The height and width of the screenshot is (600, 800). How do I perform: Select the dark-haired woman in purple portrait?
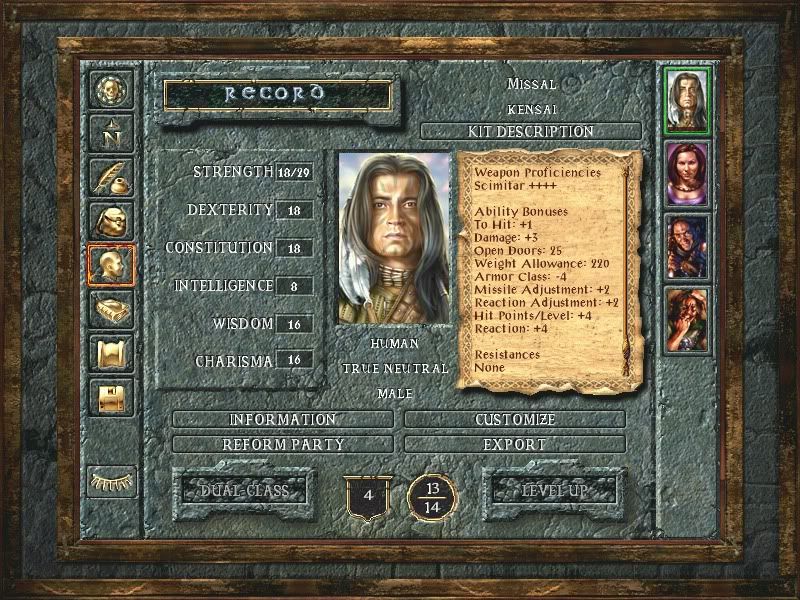tap(687, 173)
